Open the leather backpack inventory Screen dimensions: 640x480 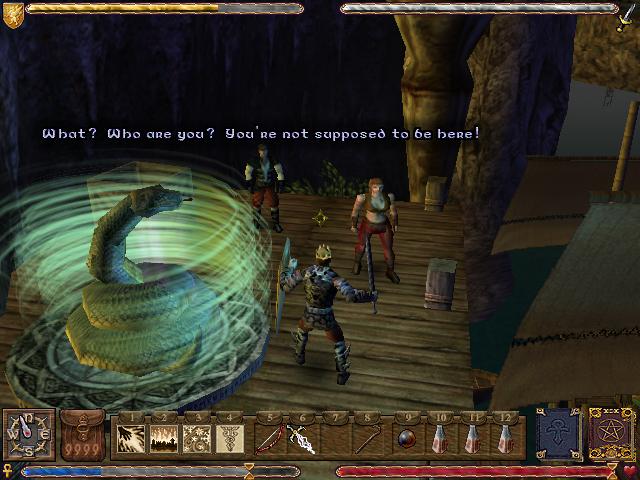(x=84, y=435)
